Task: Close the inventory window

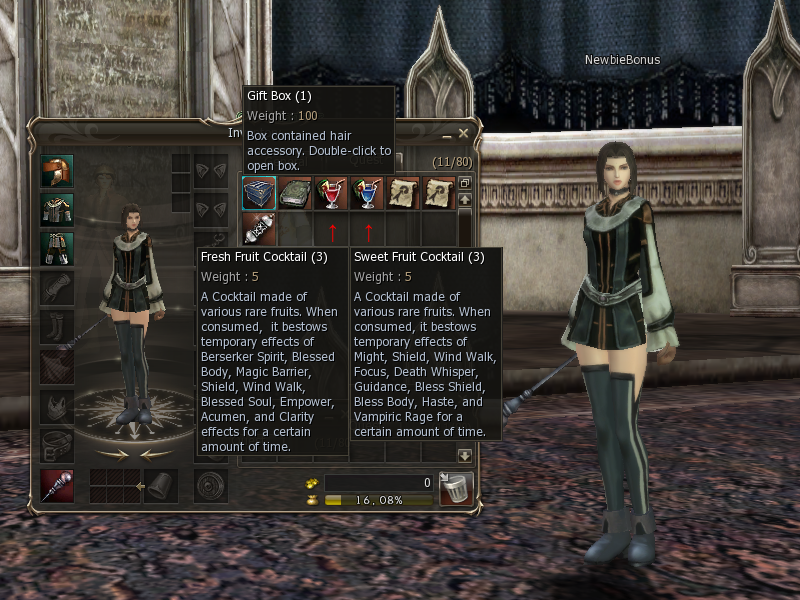Action: point(463,133)
